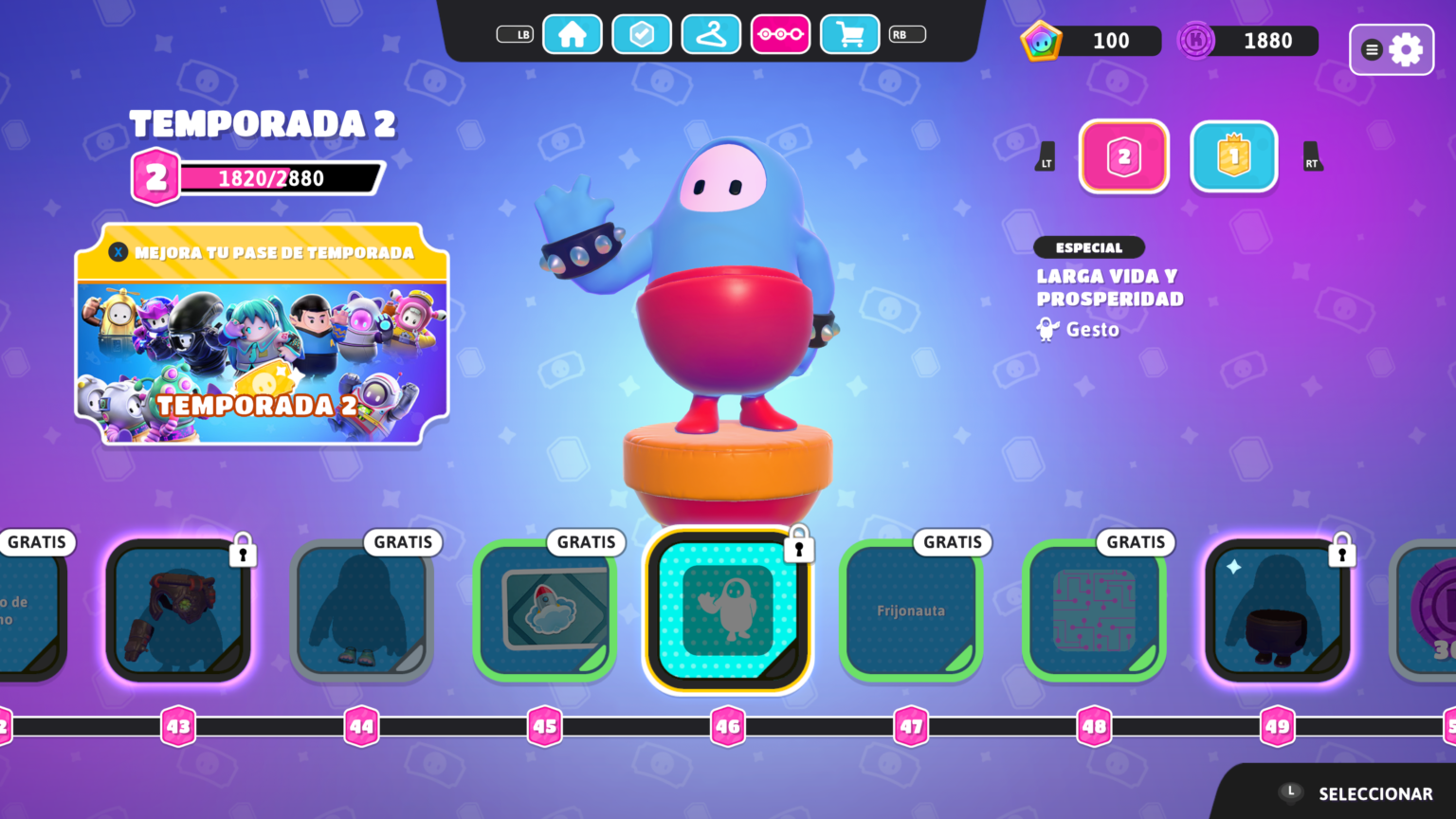Select the Challenges checkmark icon
Viewport: 1456px width, 819px height.
[642, 33]
